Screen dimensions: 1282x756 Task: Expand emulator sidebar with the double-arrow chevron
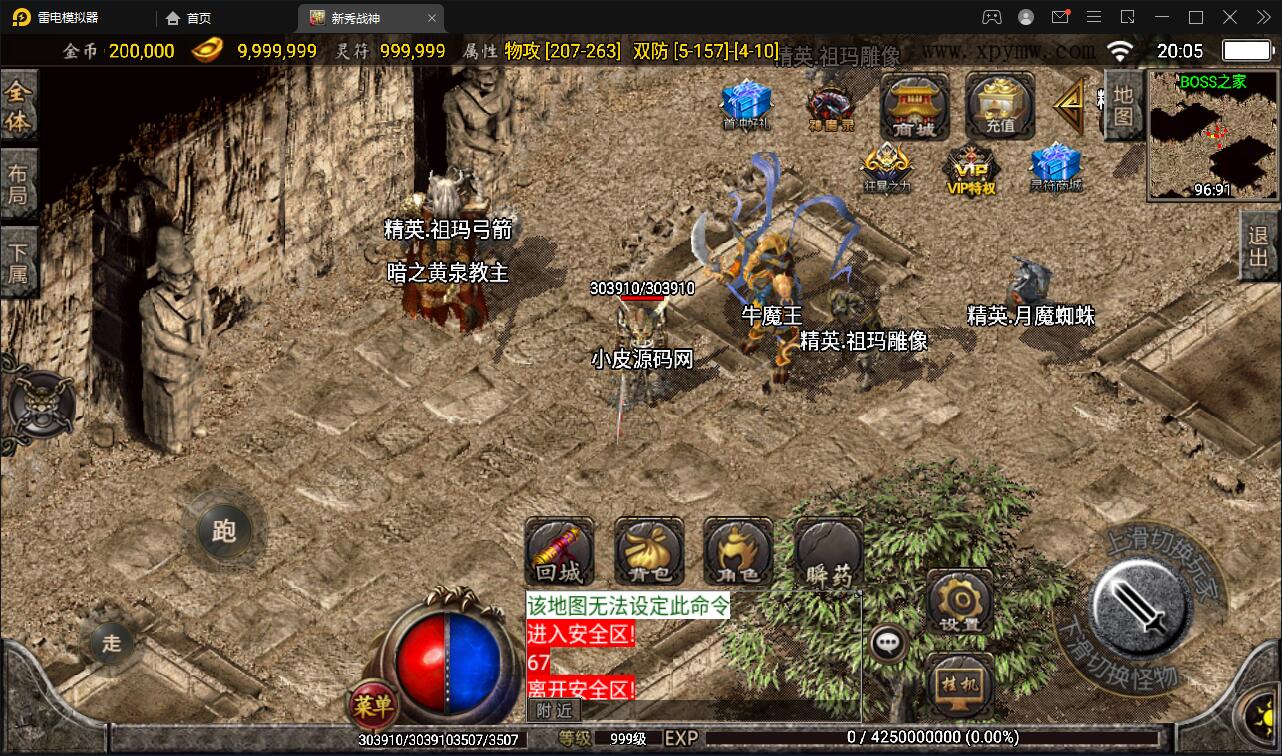click(1261, 17)
